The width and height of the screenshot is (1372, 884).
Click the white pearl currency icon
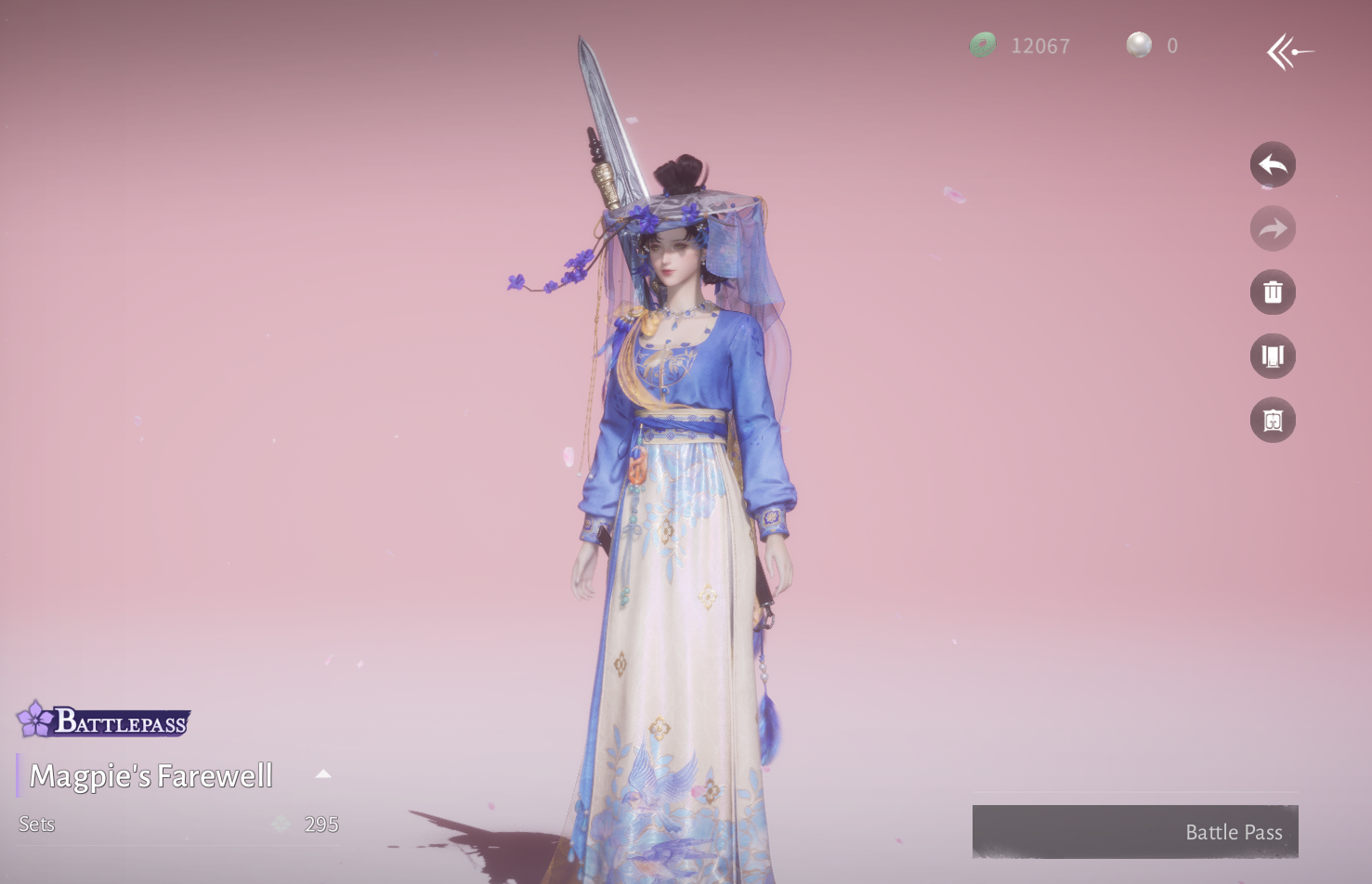[1139, 45]
